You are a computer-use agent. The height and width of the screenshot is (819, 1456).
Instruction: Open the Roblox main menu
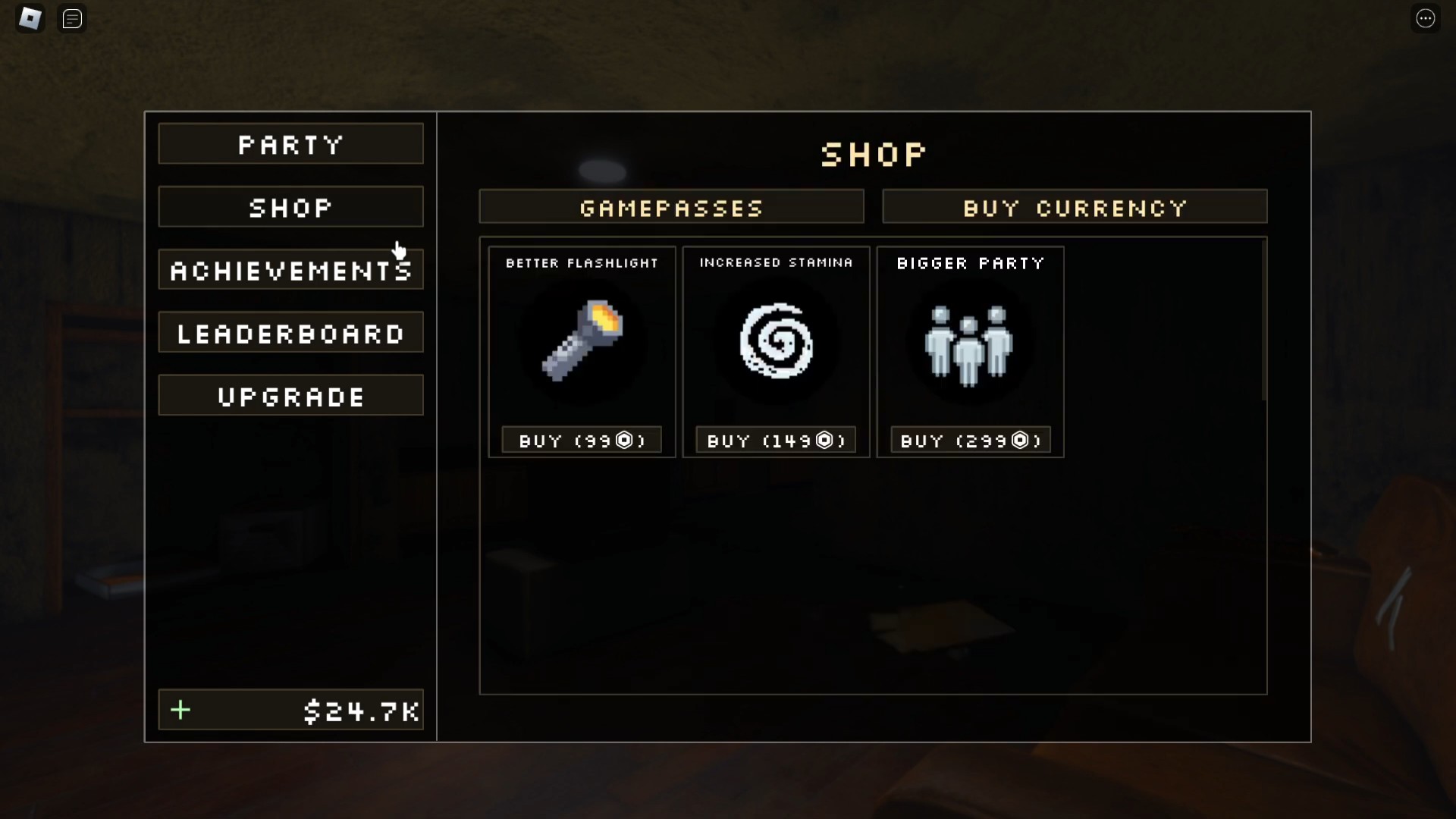coord(30,18)
